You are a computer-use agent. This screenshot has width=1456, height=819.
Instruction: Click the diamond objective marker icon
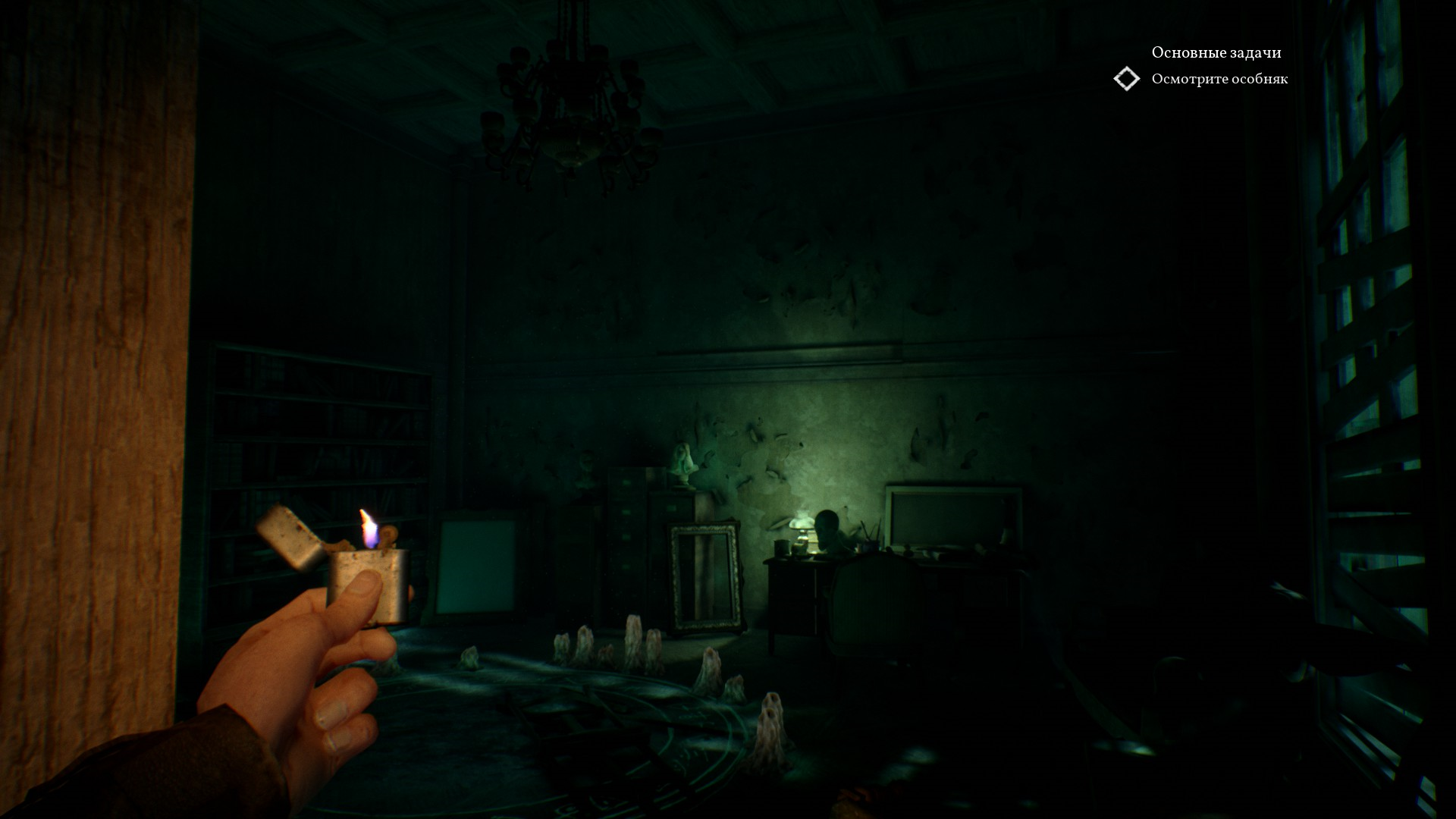pos(1126,79)
